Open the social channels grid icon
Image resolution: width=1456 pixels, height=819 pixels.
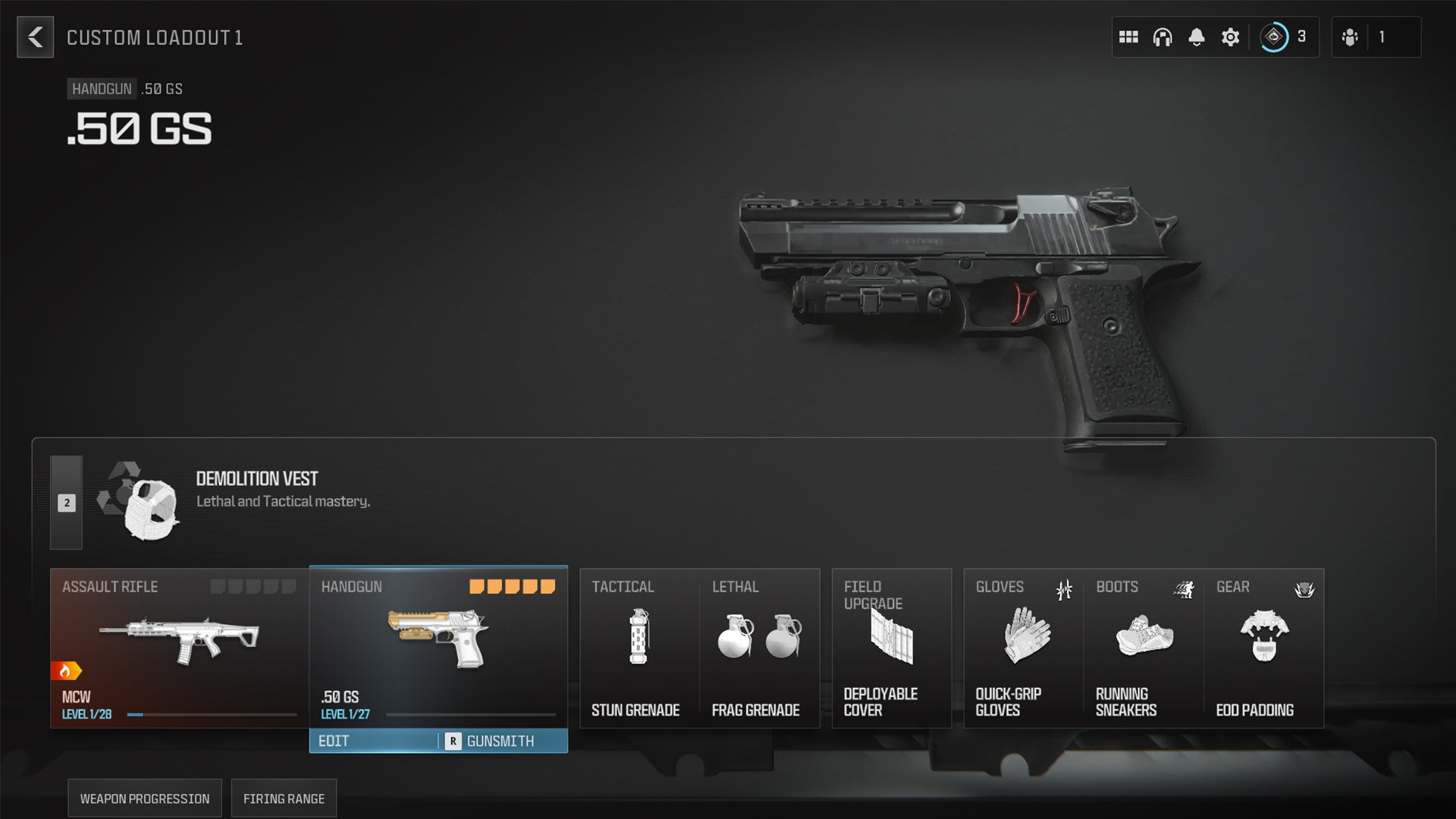[x=1129, y=36]
